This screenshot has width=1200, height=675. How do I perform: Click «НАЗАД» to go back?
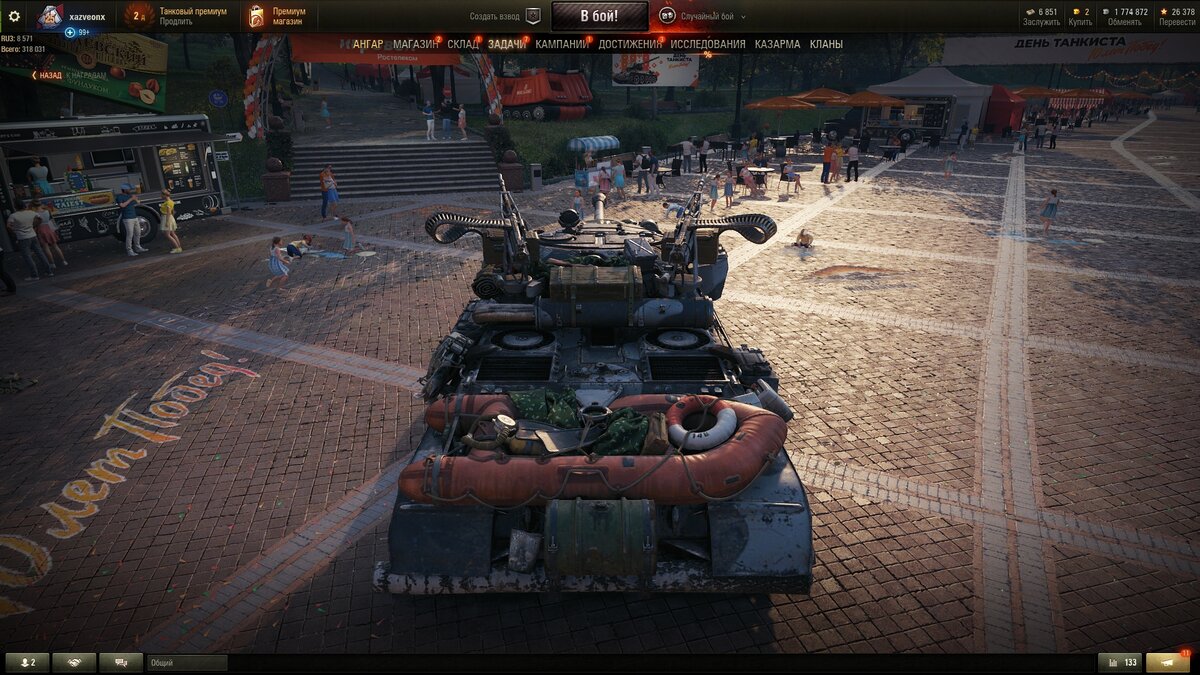pos(48,75)
